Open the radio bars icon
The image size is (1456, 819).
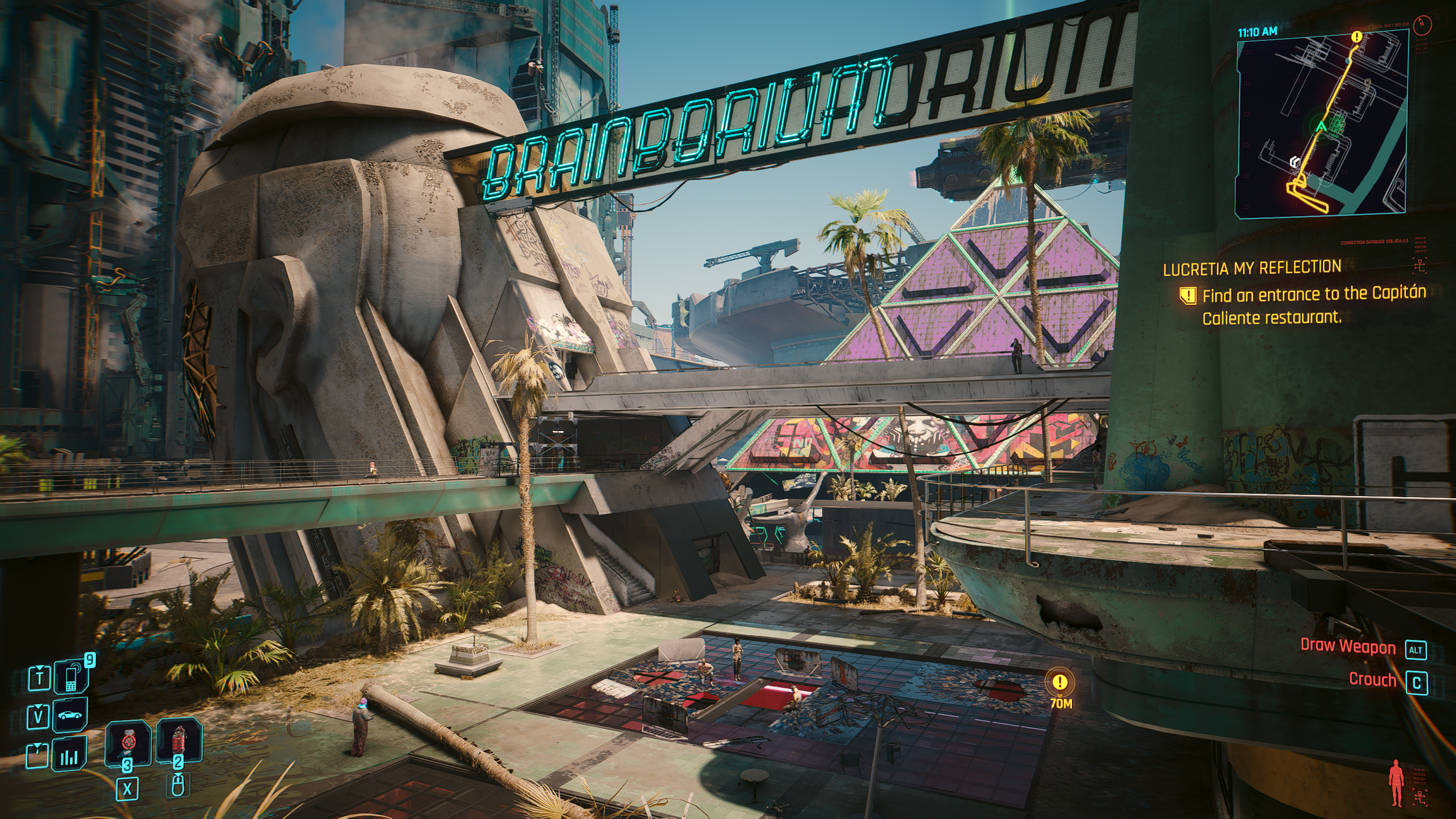click(x=69, y=755)
